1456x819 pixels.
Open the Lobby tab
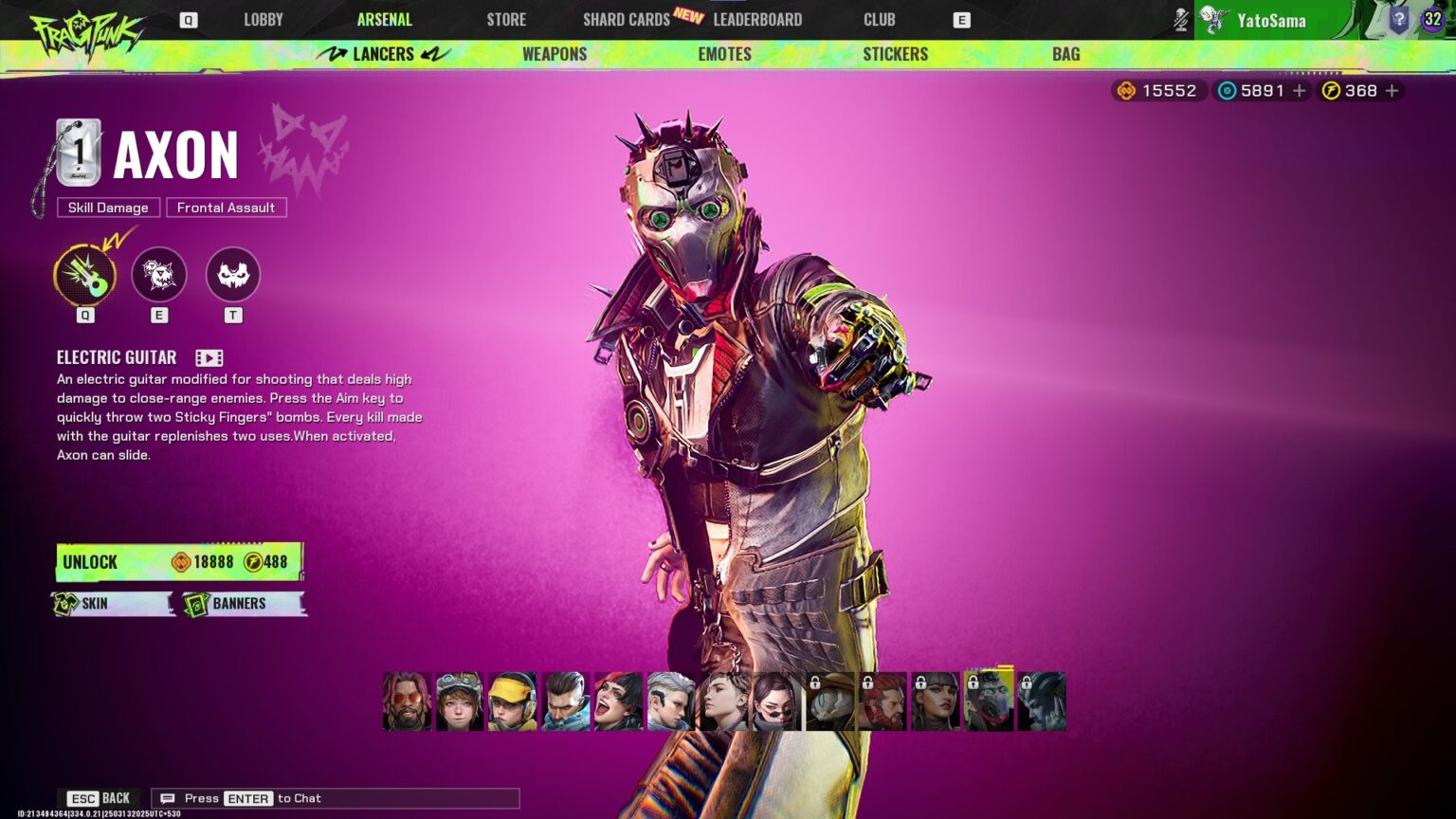[263, 19]
